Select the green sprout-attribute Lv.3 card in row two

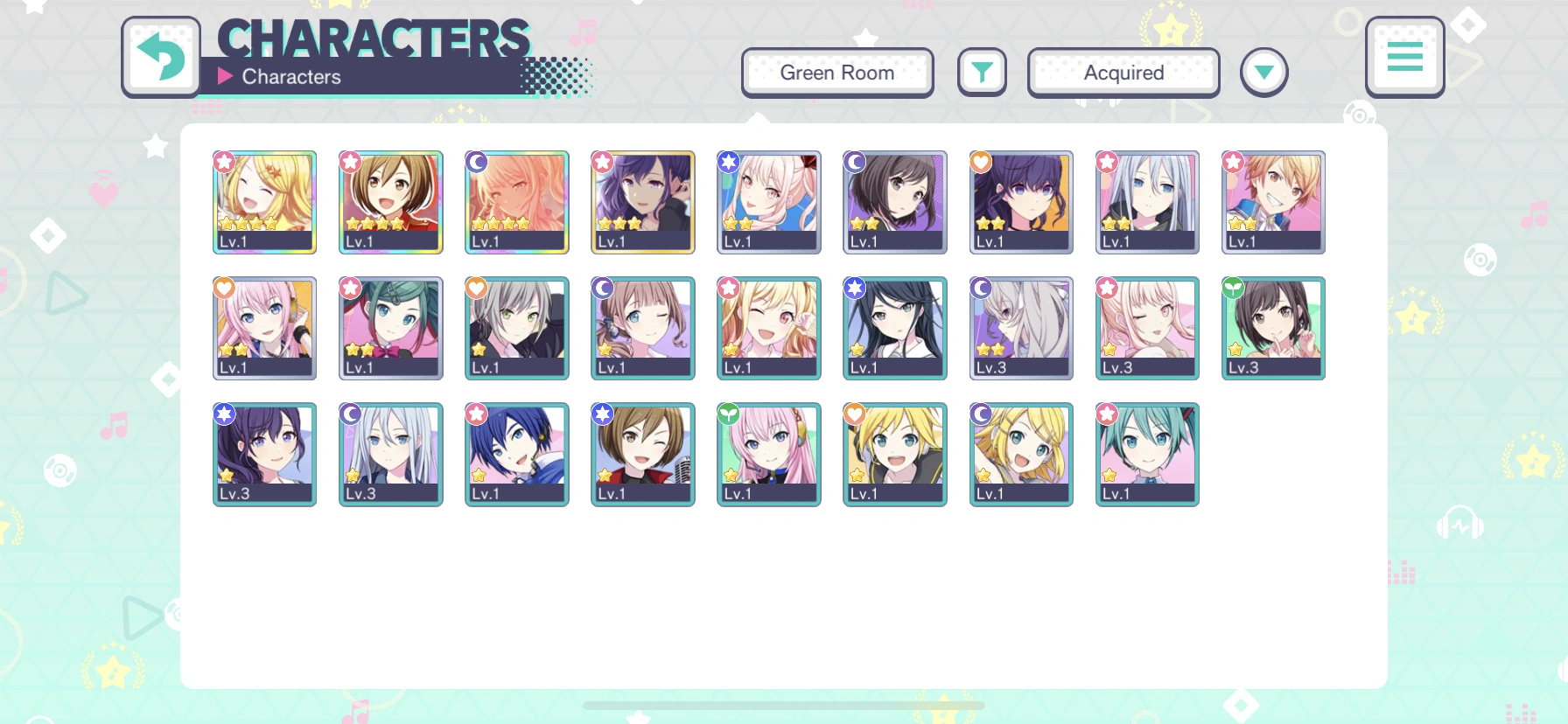tap(1272, 328)
